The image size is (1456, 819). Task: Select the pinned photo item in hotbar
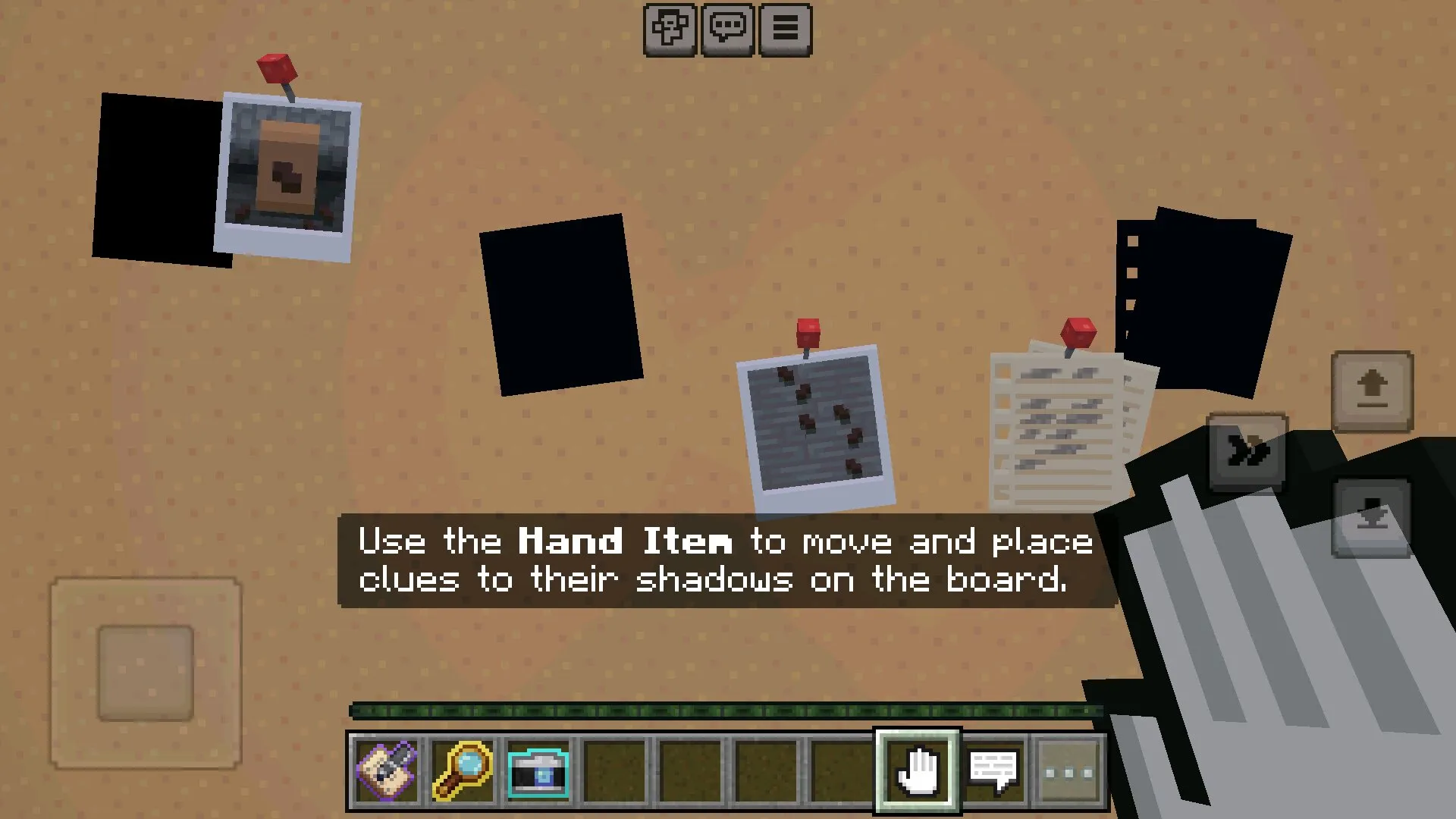pos(387,771)
